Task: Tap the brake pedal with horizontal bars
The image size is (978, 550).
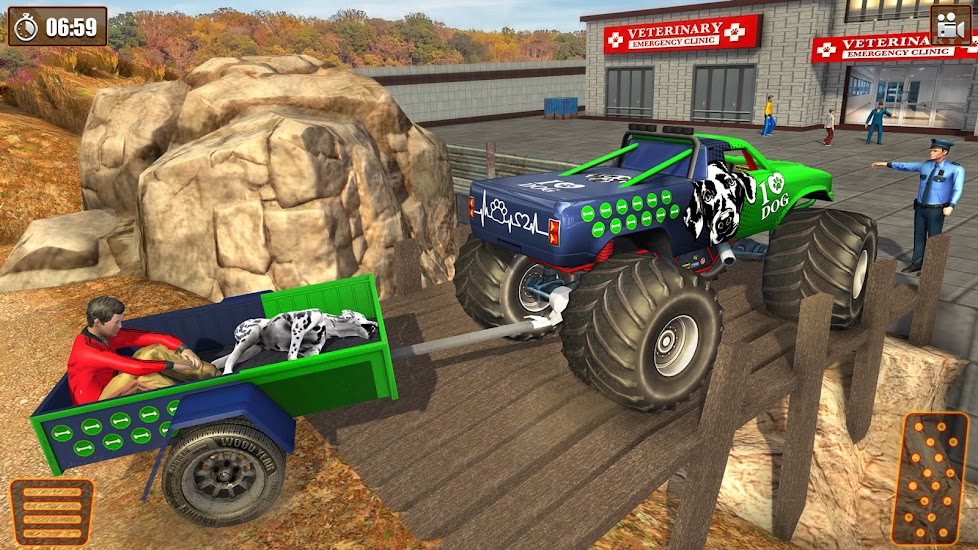Action: (x=52, y=512)
